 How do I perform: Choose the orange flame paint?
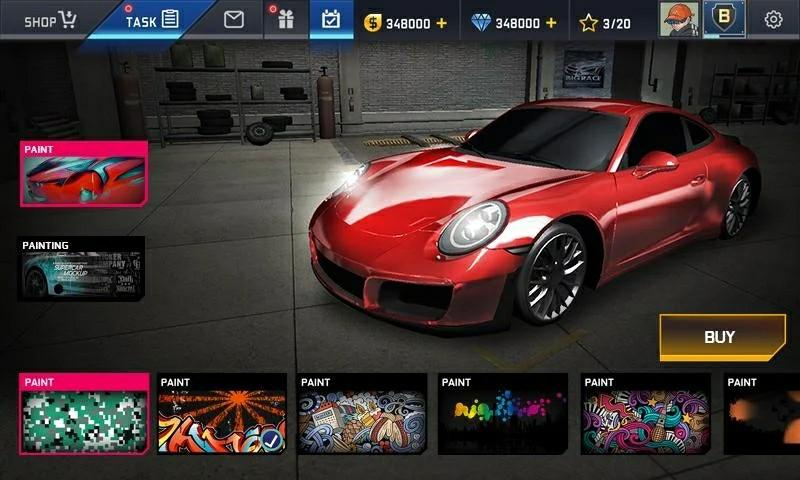coord(762,414)
